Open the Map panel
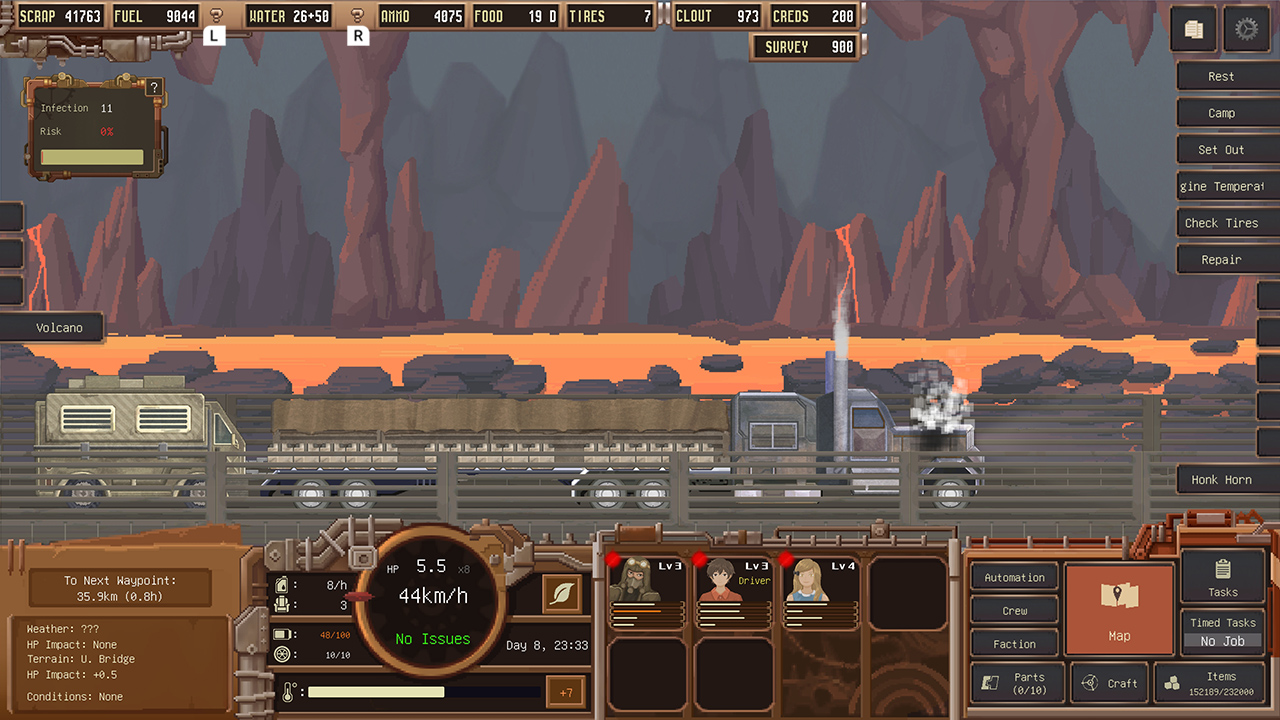Image resolution: width=1280 pixels, height=720 pixels. tap(1119, 608)
